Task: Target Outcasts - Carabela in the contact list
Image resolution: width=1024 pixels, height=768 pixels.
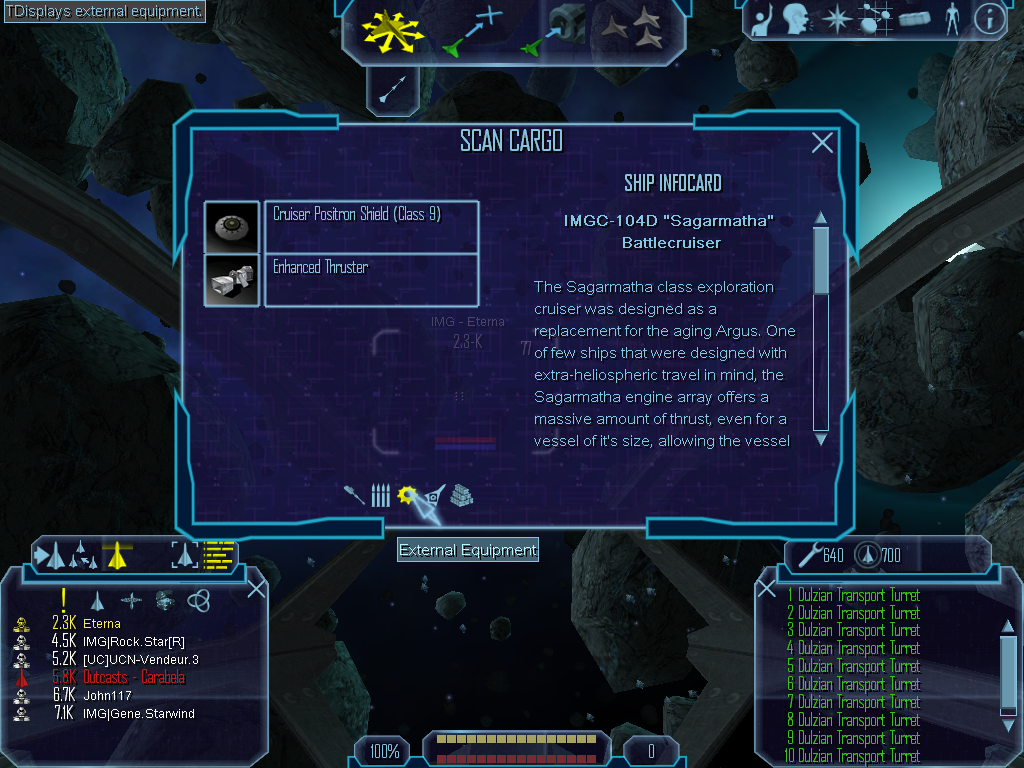Action: coord(134,678)
